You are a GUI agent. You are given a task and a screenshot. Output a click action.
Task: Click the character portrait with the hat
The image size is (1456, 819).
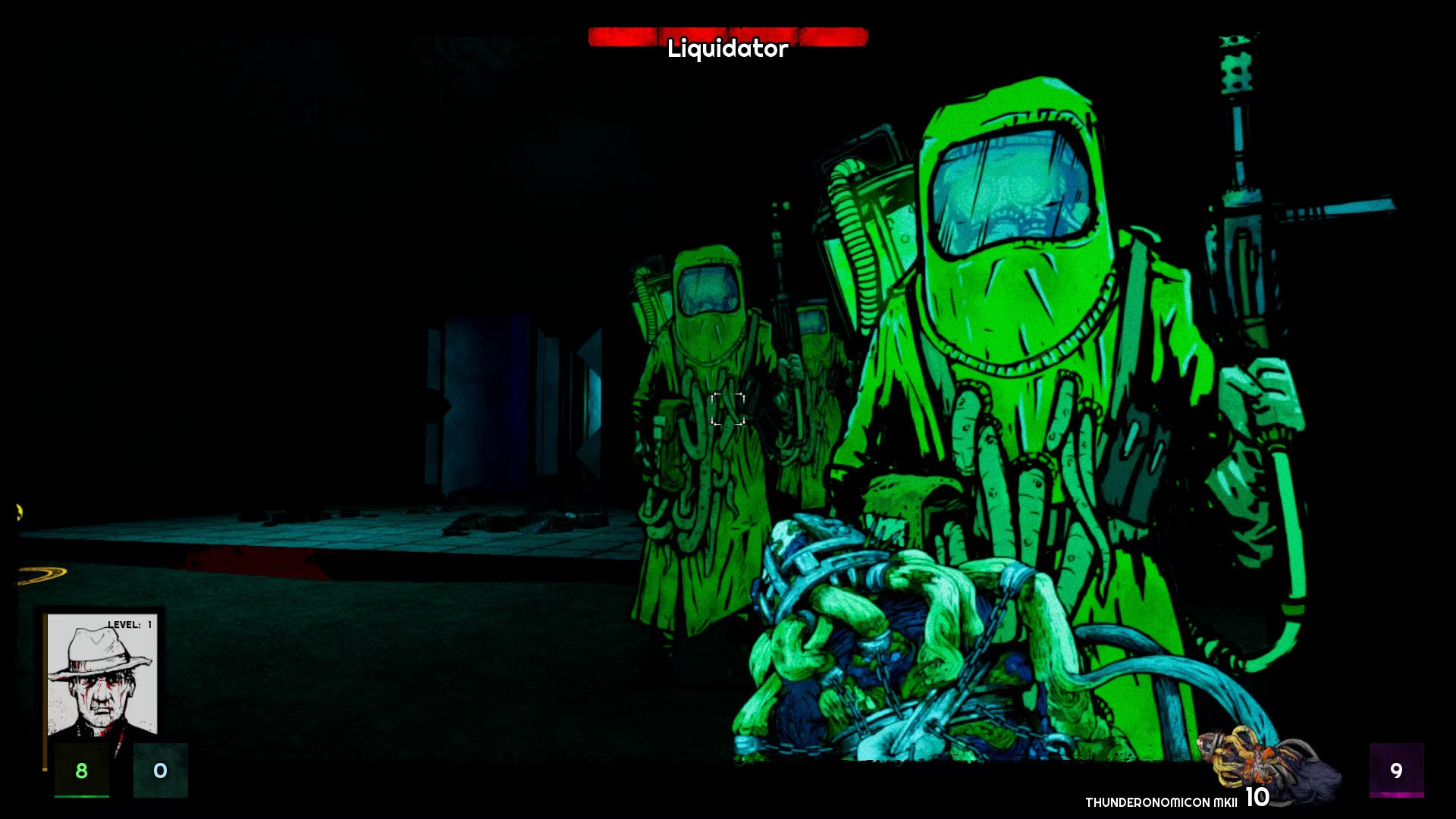click(102, 675)
